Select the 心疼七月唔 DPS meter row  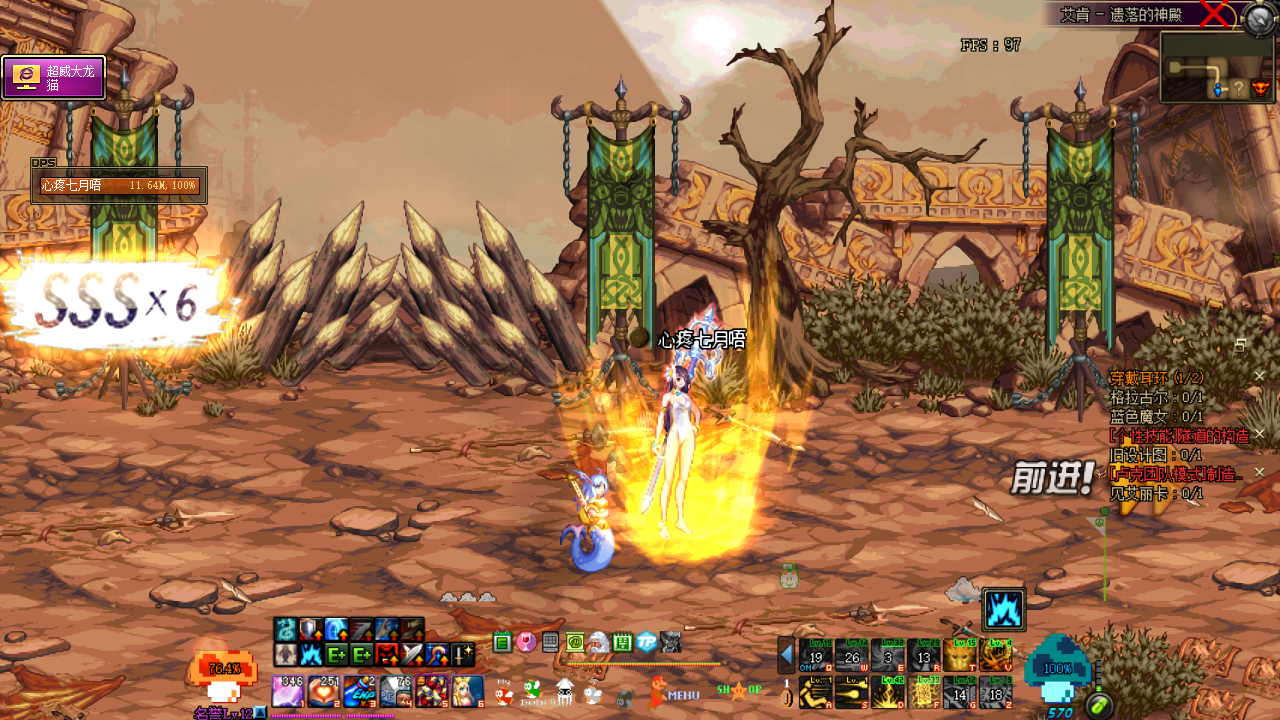click(119, 186)
